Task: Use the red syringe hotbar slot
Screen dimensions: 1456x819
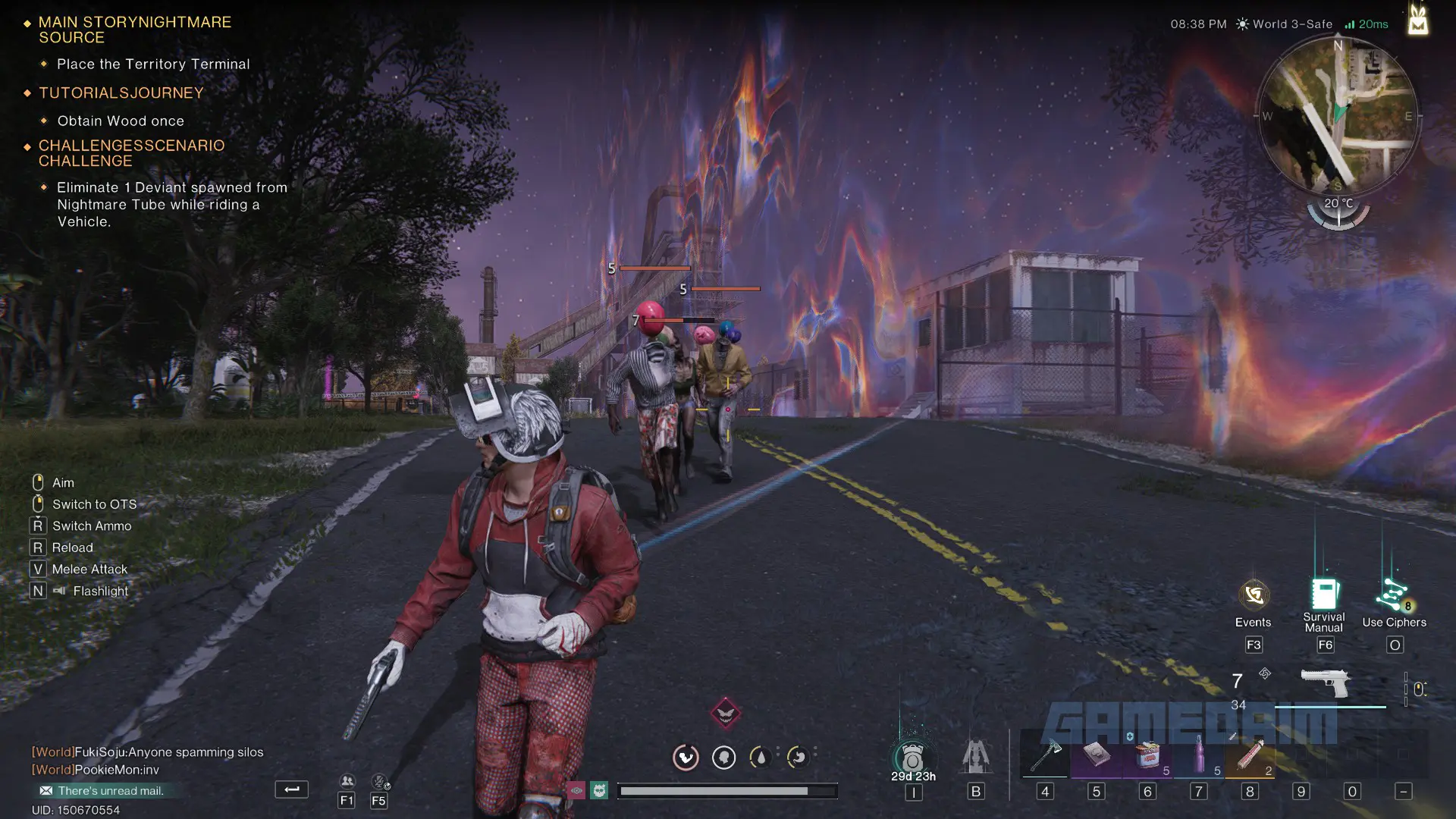Action: [1250, 755]
